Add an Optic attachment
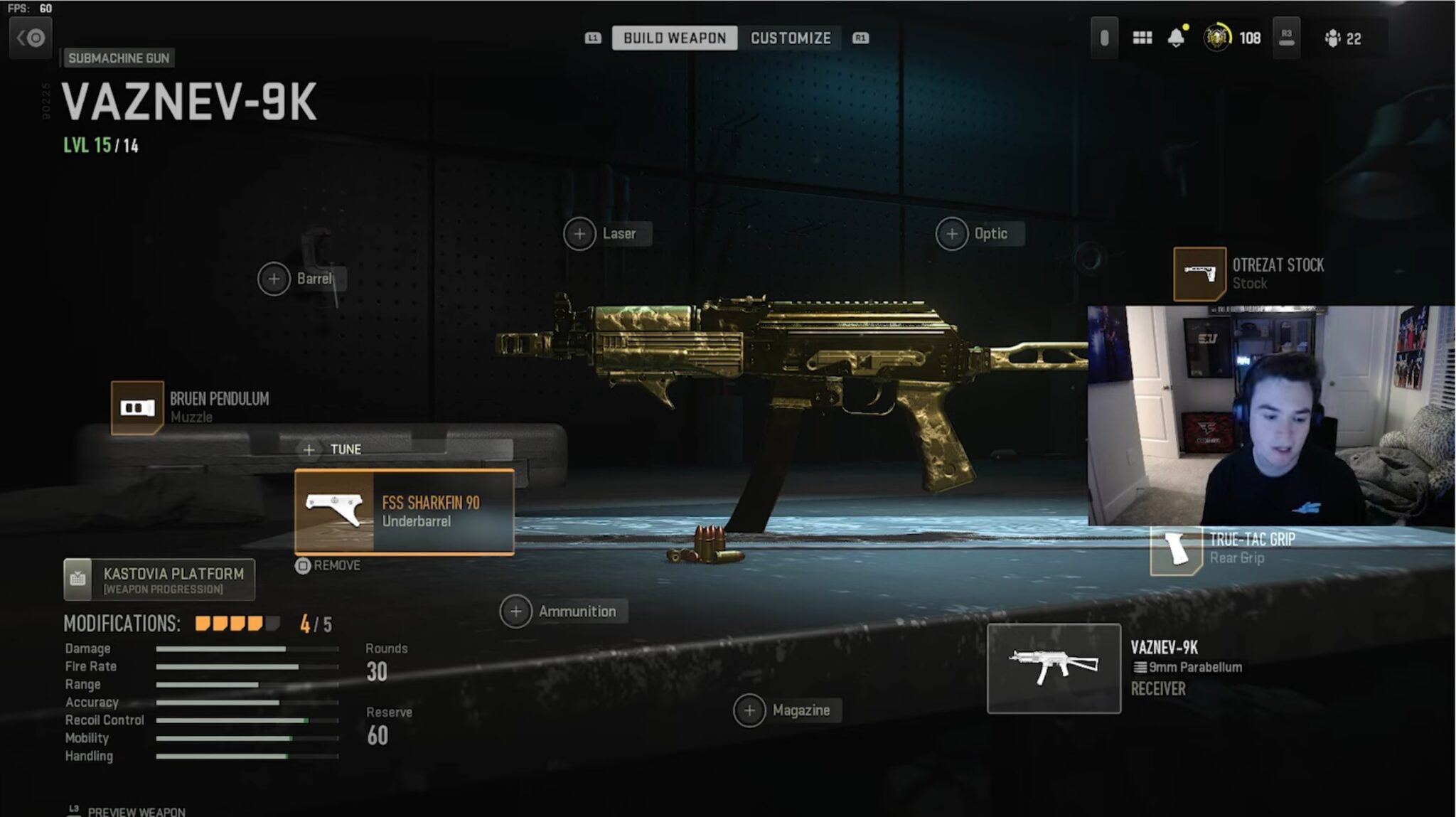Screen dimensions: 1456x817 pyautogui.click(x=952, y=234)
